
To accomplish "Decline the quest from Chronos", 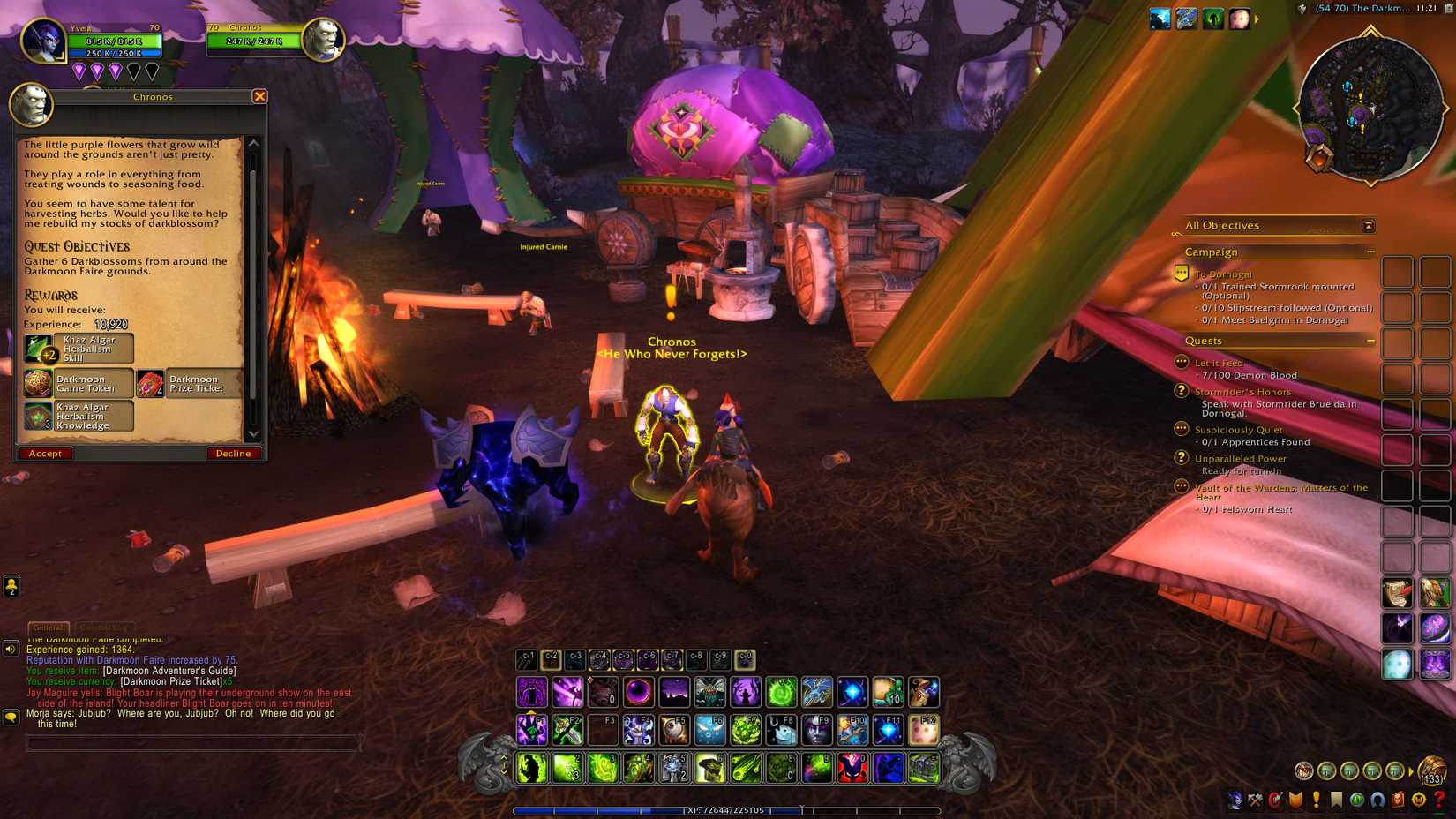I will (x=233, y=453).
